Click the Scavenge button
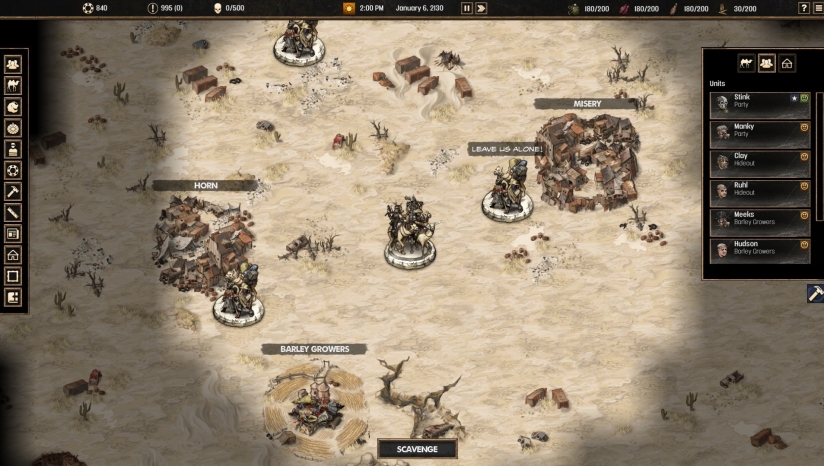This screenshot has height=466, width=824. point(417,449)
